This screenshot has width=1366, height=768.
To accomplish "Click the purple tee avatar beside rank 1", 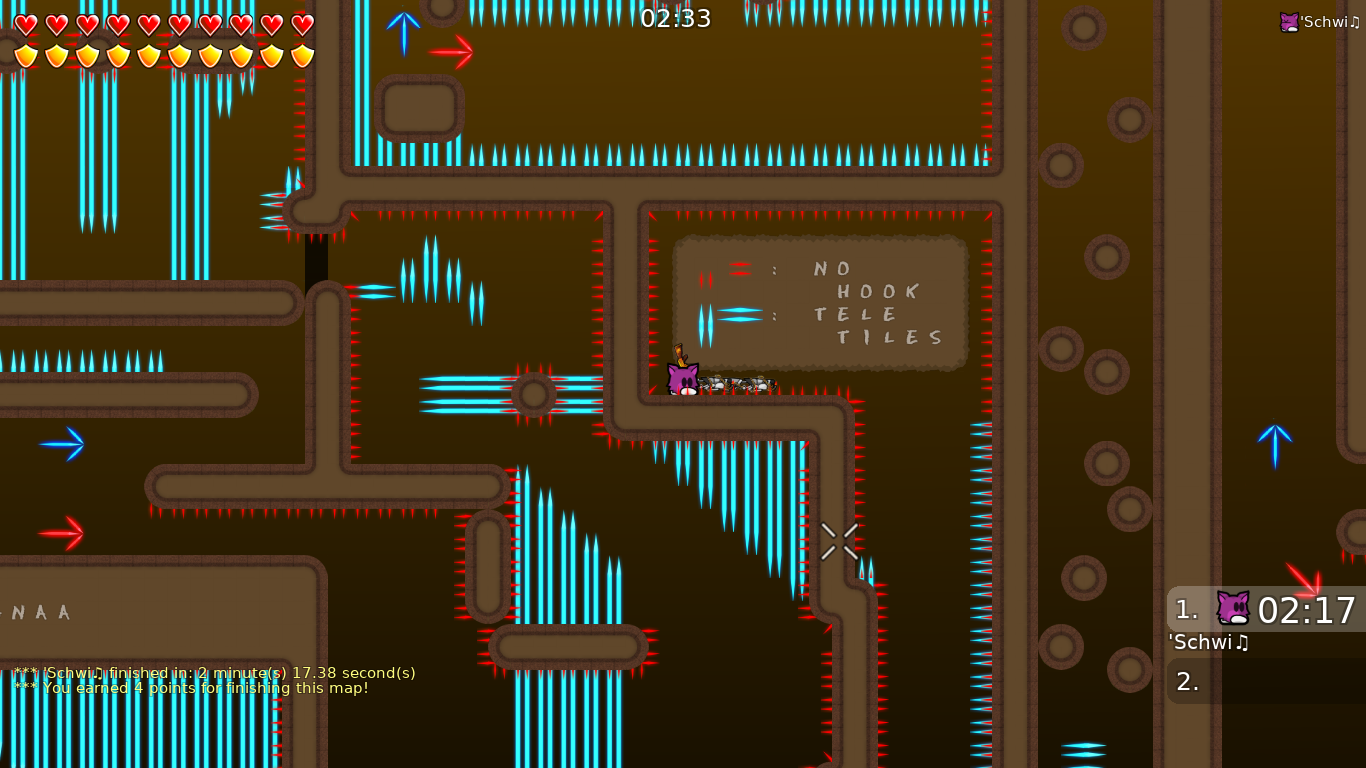I will 1232,610.
